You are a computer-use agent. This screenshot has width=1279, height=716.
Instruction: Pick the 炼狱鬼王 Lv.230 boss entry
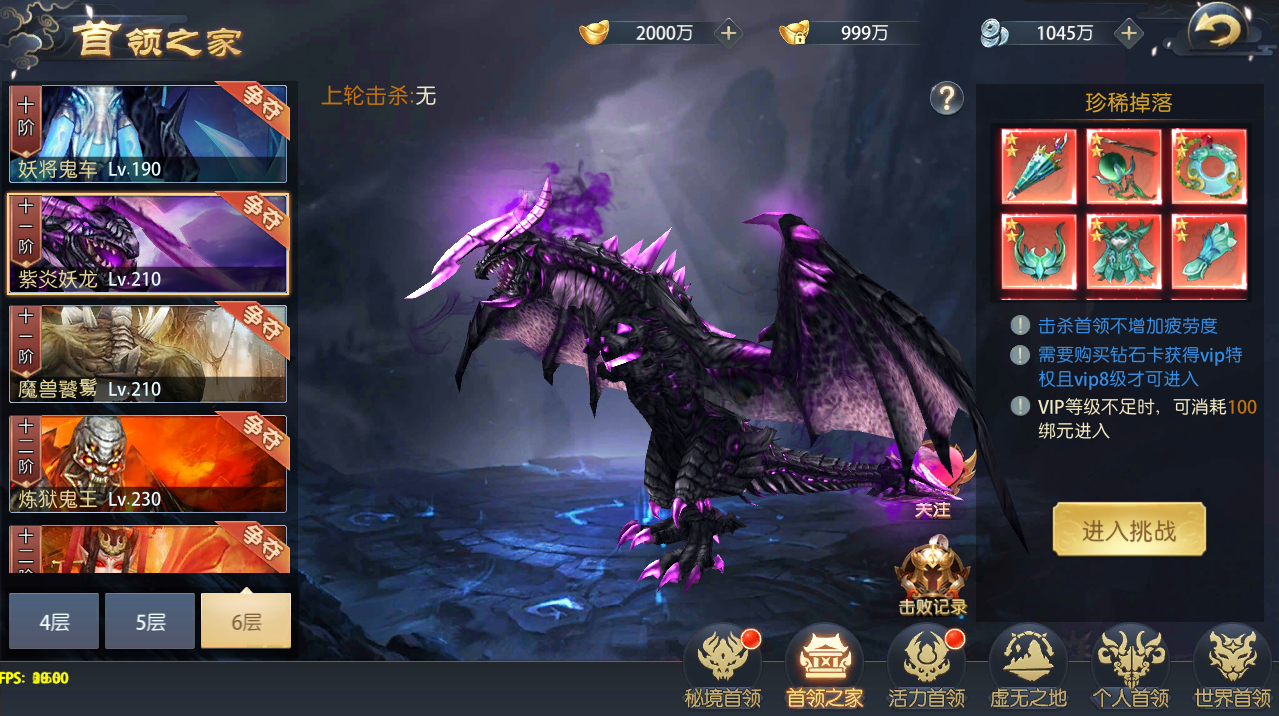[148, 464]
